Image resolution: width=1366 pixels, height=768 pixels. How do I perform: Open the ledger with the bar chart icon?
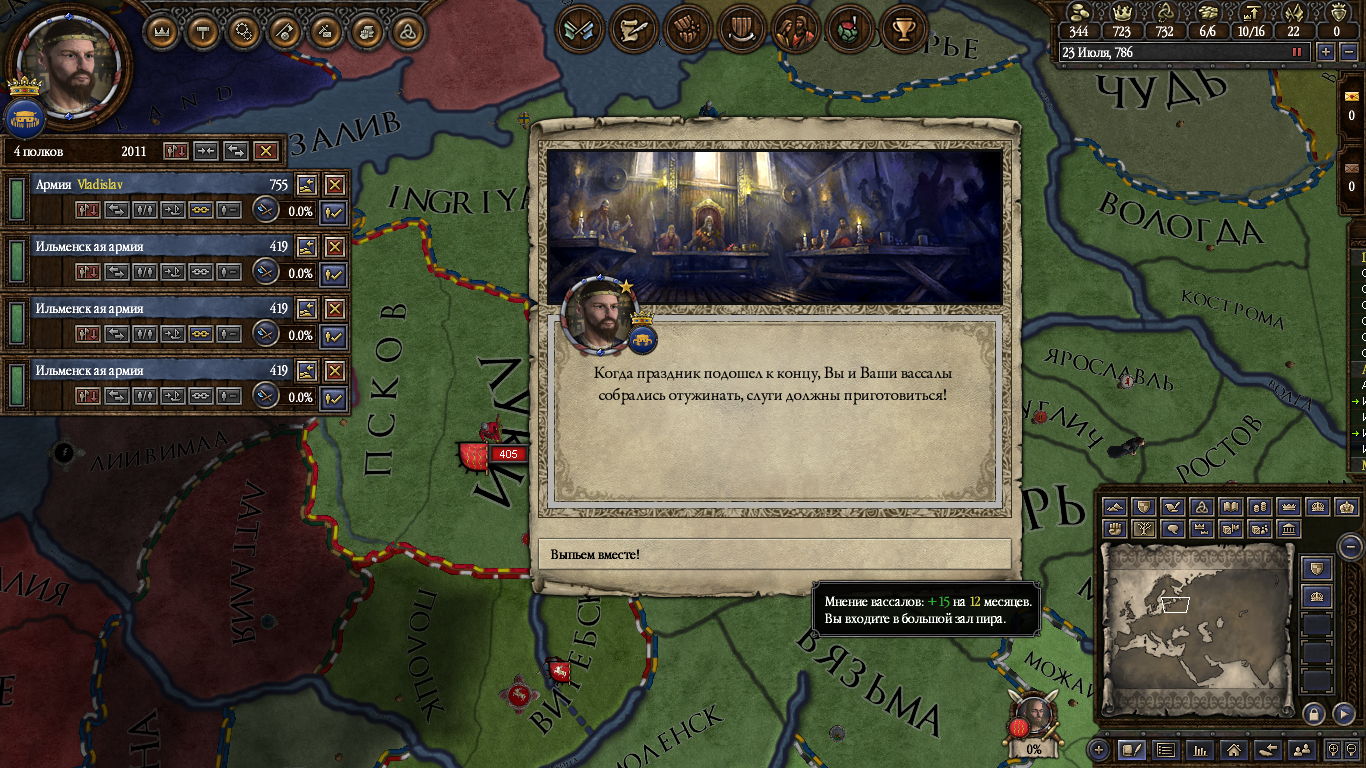[x=1200, y=749]
